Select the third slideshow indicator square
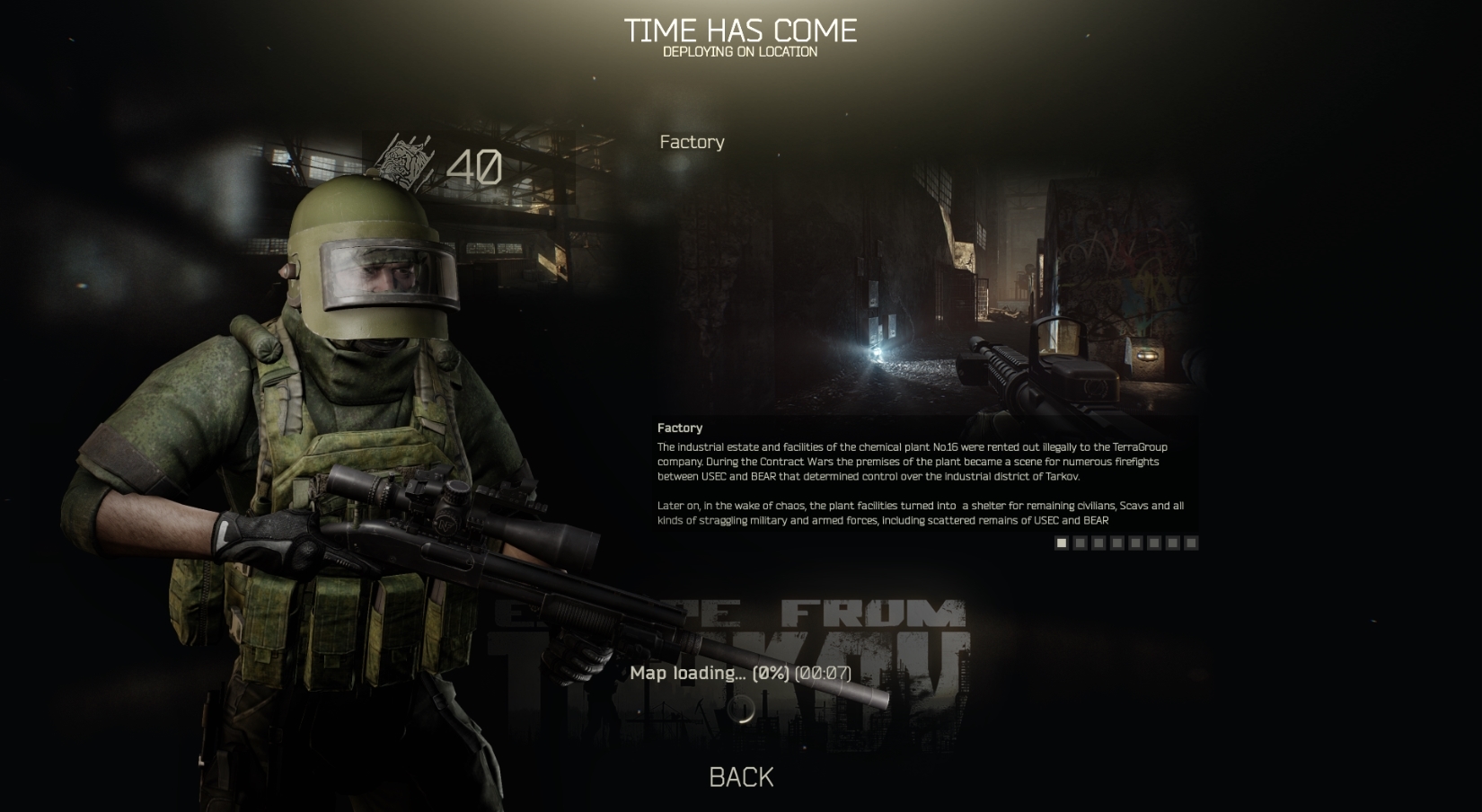 pyautogui.click(x=1098, y=543)
